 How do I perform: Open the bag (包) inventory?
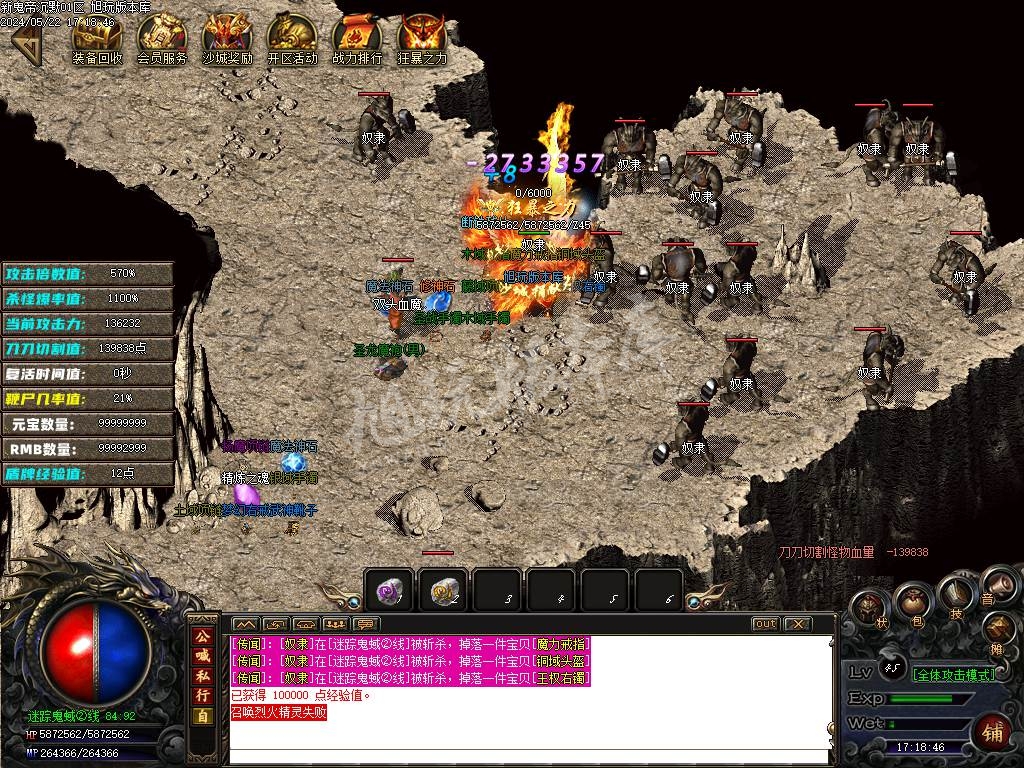pyautogui.click(x=912, y=602)
